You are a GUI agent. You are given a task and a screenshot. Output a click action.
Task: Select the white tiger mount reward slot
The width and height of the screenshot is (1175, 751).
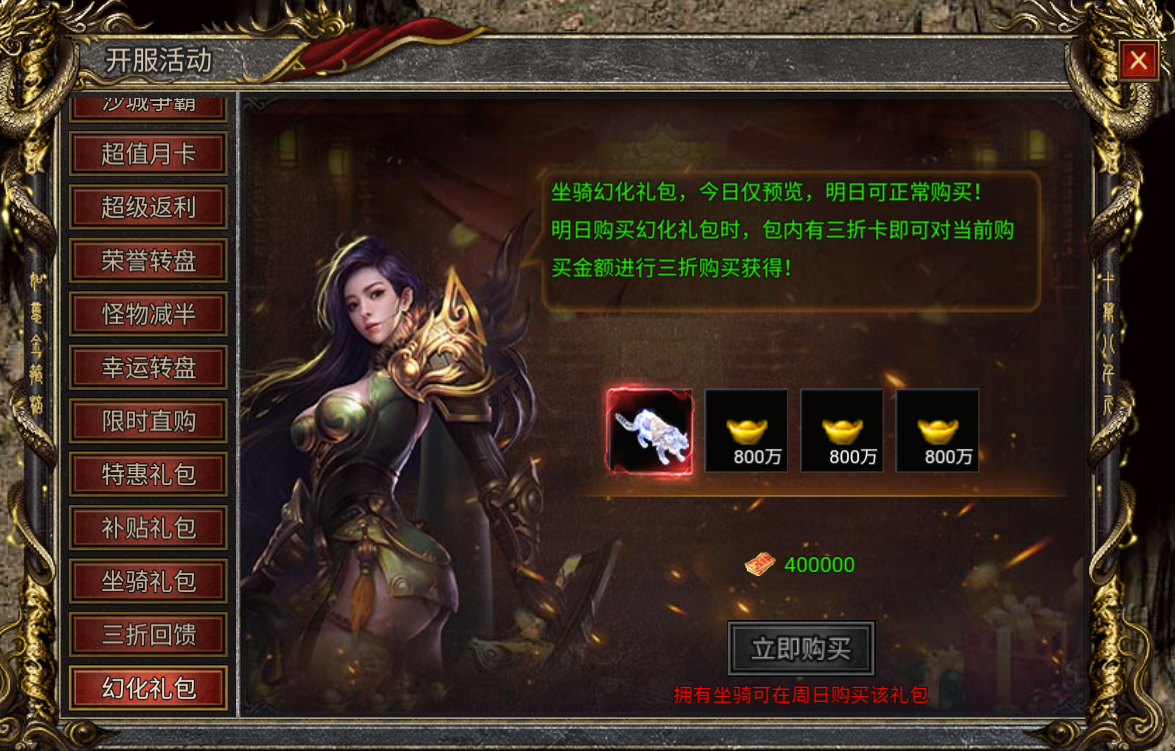click(650, 430)
